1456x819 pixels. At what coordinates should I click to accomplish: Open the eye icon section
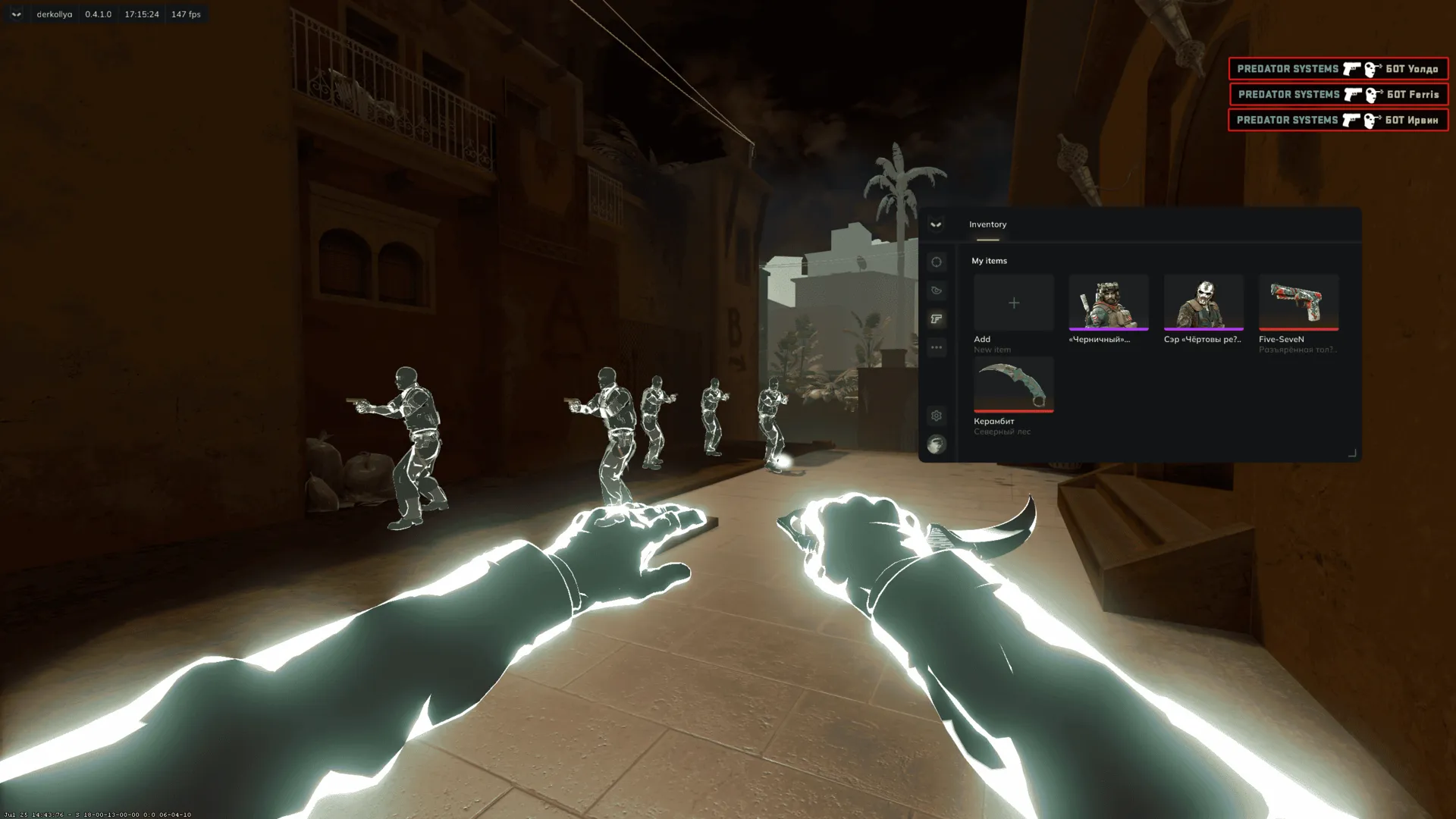(x=937, y=290)
